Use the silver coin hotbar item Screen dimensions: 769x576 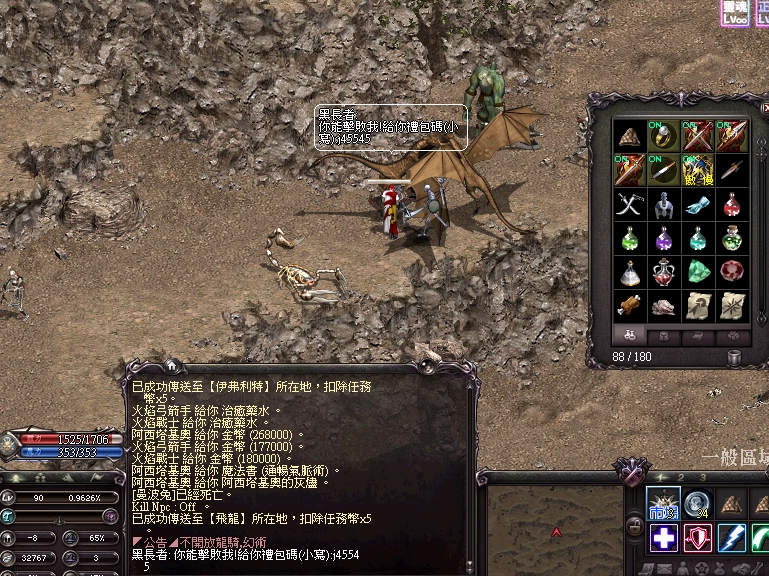click(x=698, y=504)
